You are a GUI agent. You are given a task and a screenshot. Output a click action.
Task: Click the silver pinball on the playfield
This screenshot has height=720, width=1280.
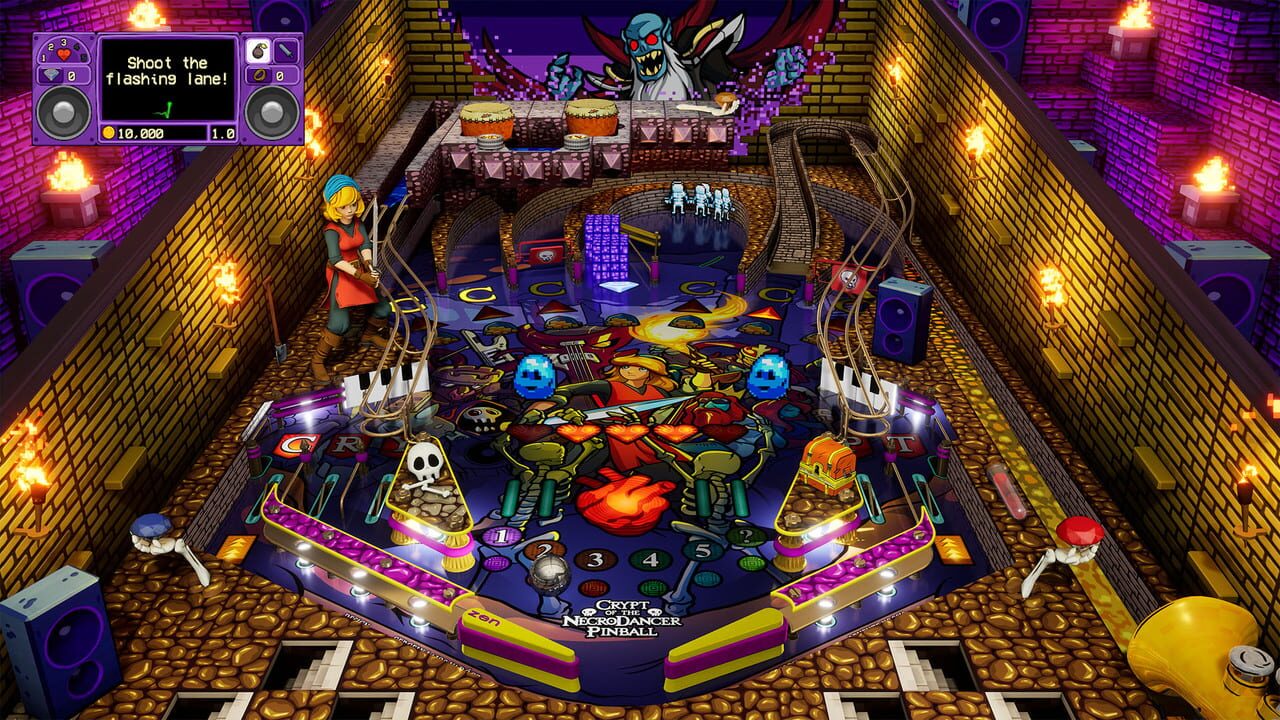[x=549, y=573]
